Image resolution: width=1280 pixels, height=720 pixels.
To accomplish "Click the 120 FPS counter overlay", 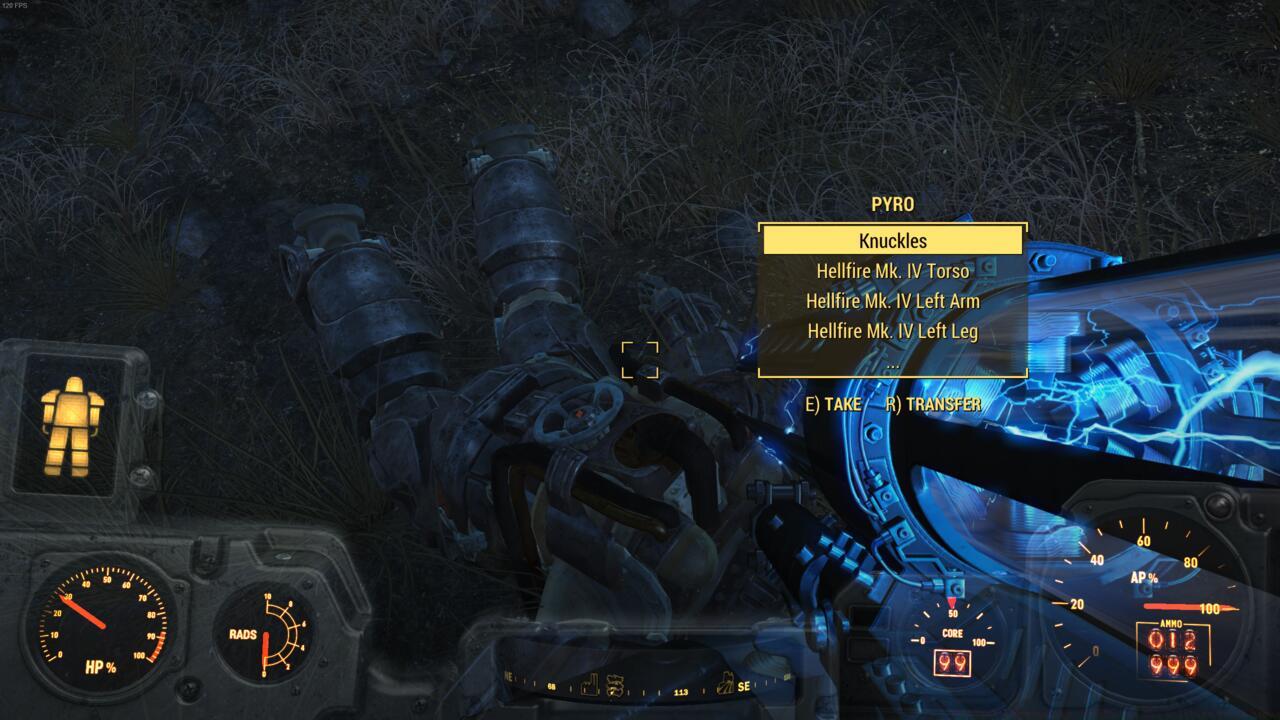I will click(x=14, y=6).
